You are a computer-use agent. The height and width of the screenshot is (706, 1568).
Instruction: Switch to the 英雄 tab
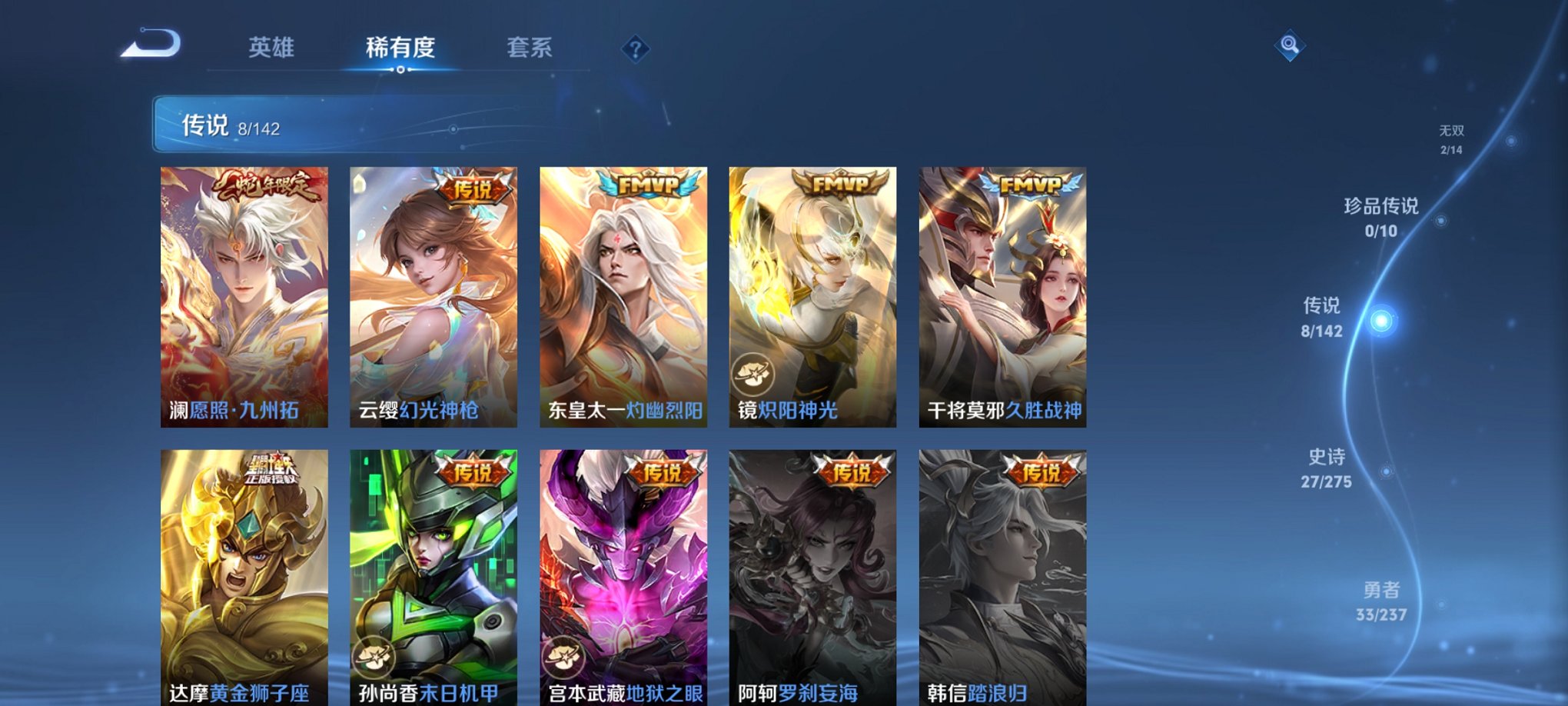pos(271,48)
